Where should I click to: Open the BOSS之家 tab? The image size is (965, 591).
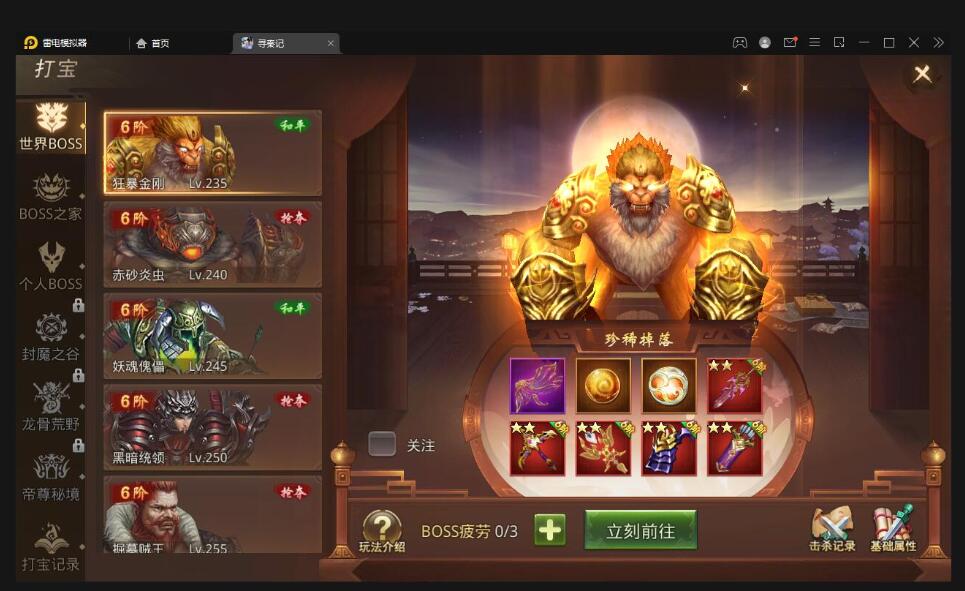click(x=51, y=197)
